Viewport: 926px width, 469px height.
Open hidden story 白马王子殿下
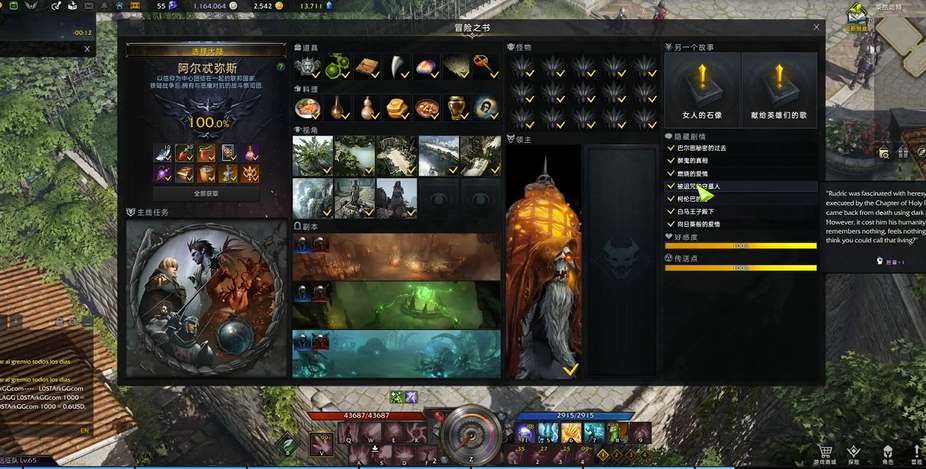coord(699,211)
